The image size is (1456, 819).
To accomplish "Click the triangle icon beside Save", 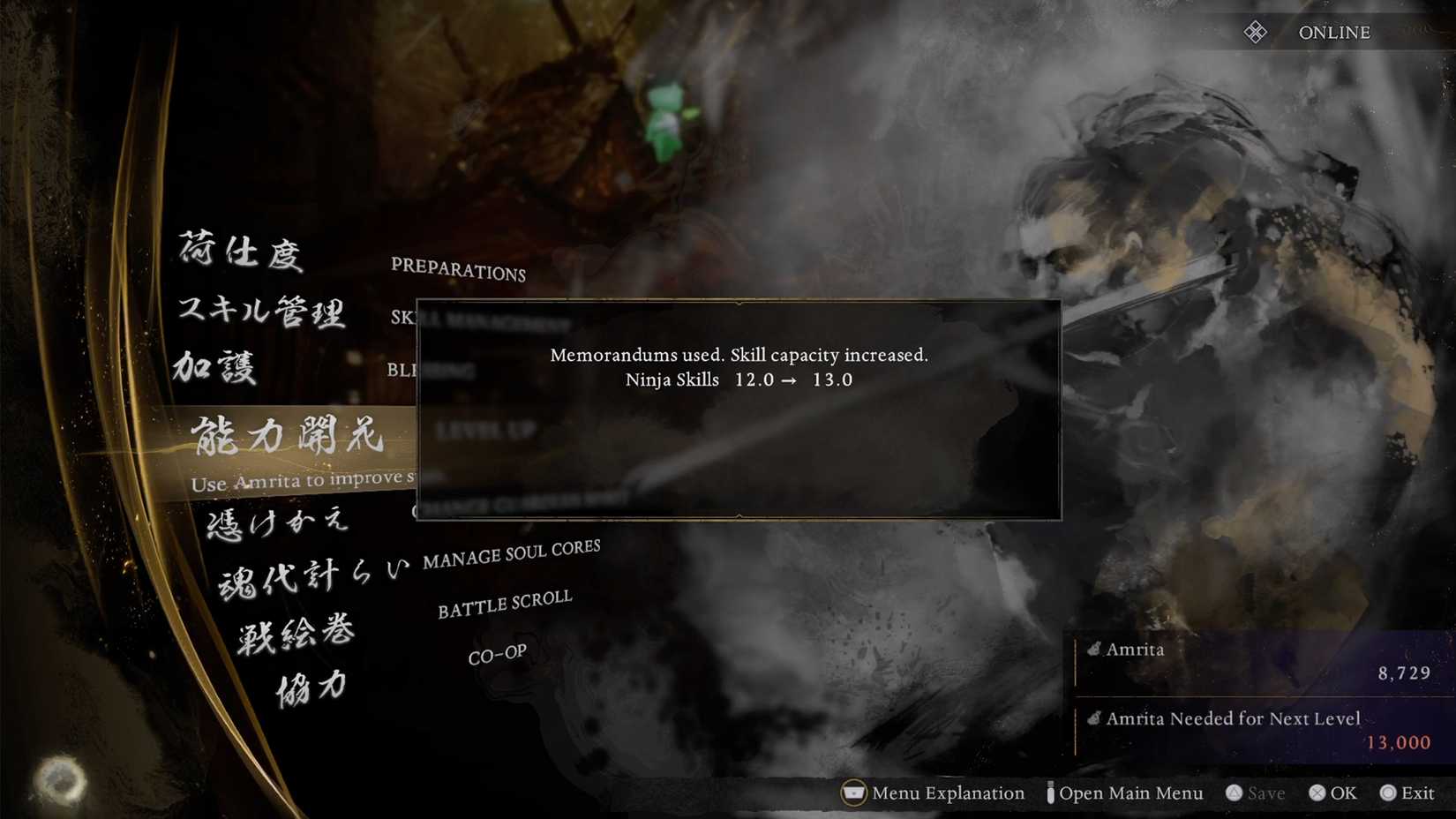I will point(1235,793).
